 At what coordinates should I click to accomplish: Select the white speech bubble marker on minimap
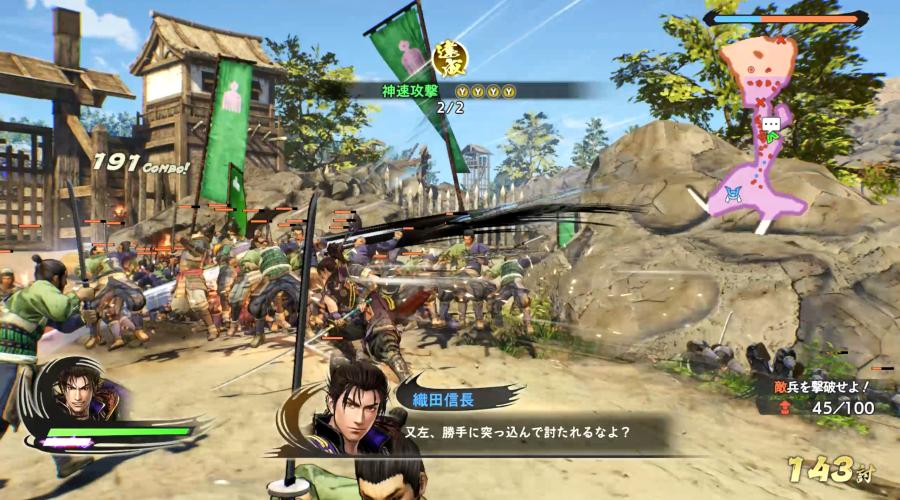(771, 125)
